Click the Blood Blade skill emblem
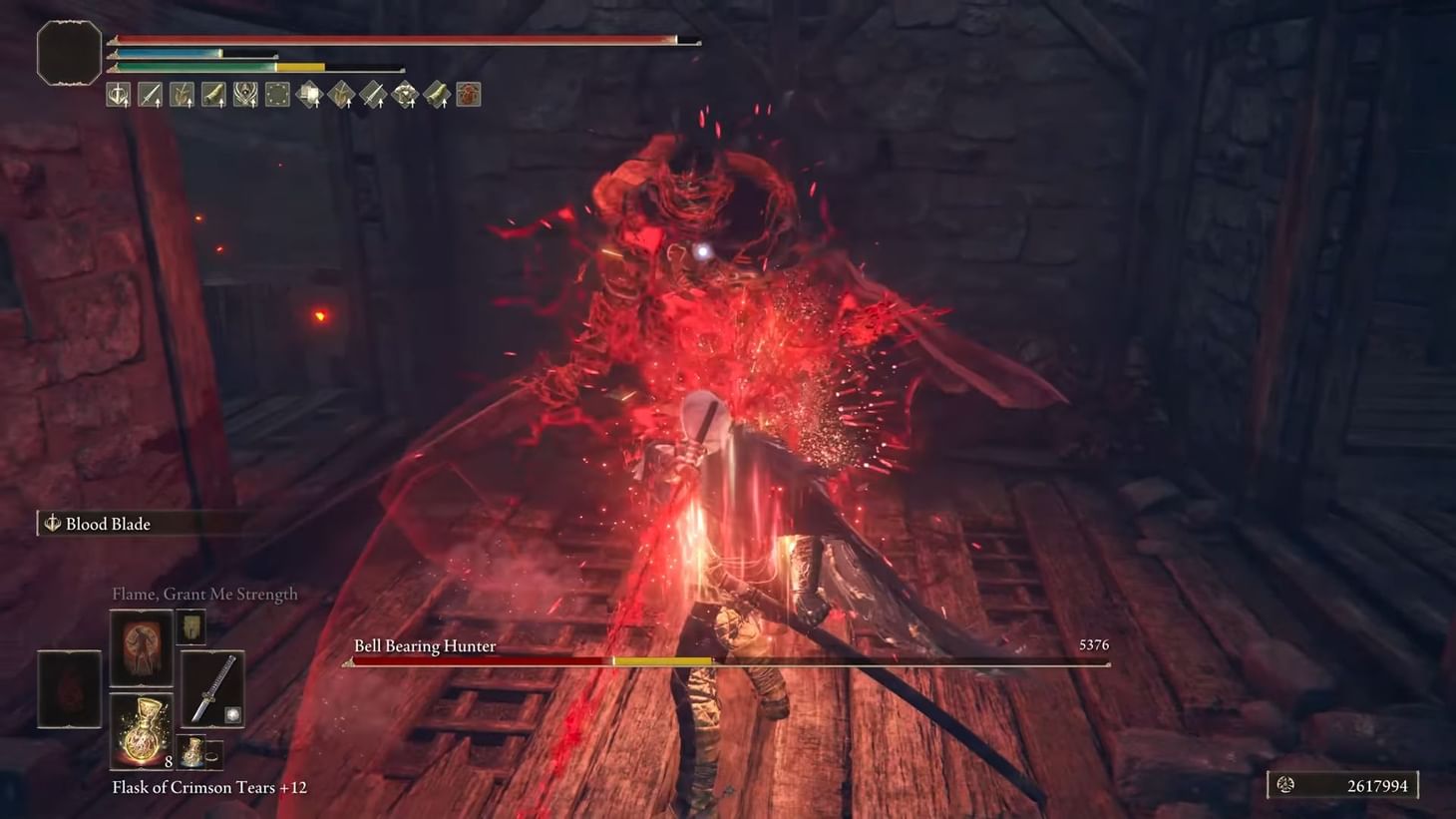The image size is (1456, 819). (52, 523)
